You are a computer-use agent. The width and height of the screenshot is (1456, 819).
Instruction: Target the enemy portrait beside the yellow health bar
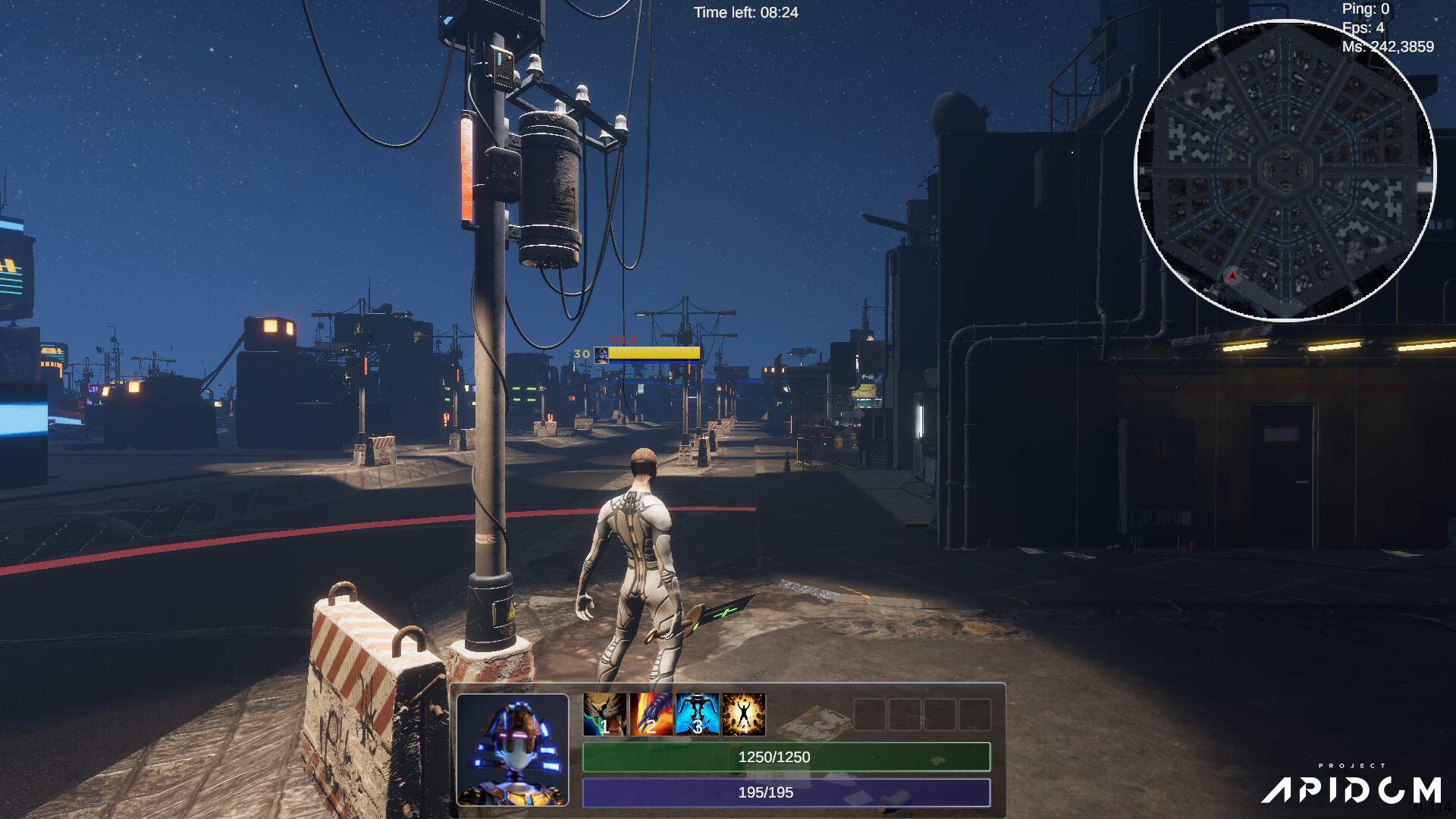pyautogui.click(x=601, y=355)
